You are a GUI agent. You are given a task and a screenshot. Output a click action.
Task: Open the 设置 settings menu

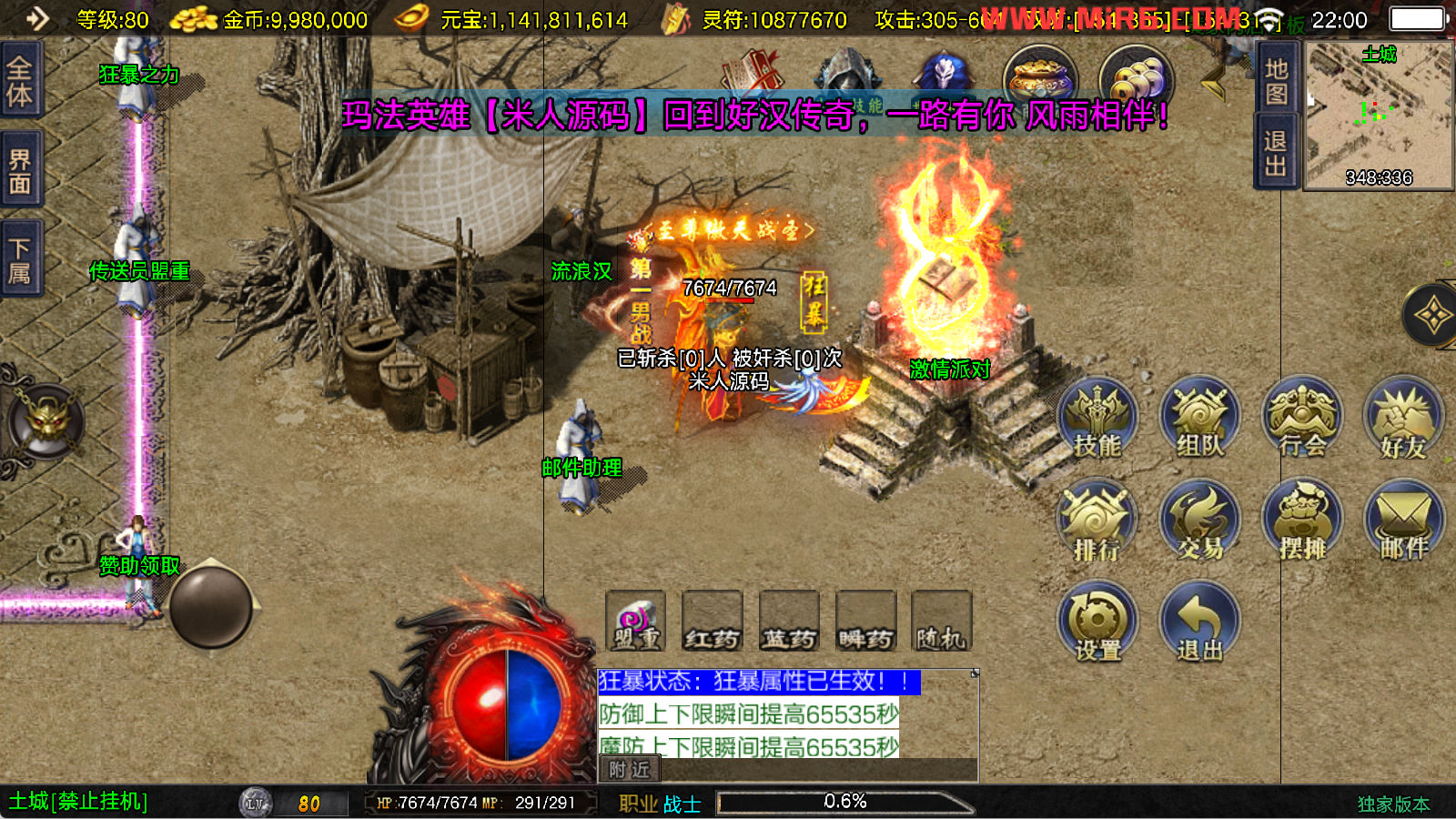click(1097, 623)
